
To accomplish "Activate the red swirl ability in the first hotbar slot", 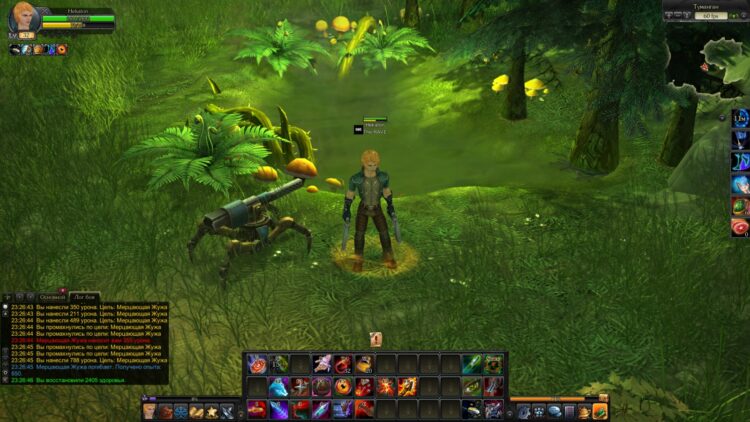I will (257, 364).
